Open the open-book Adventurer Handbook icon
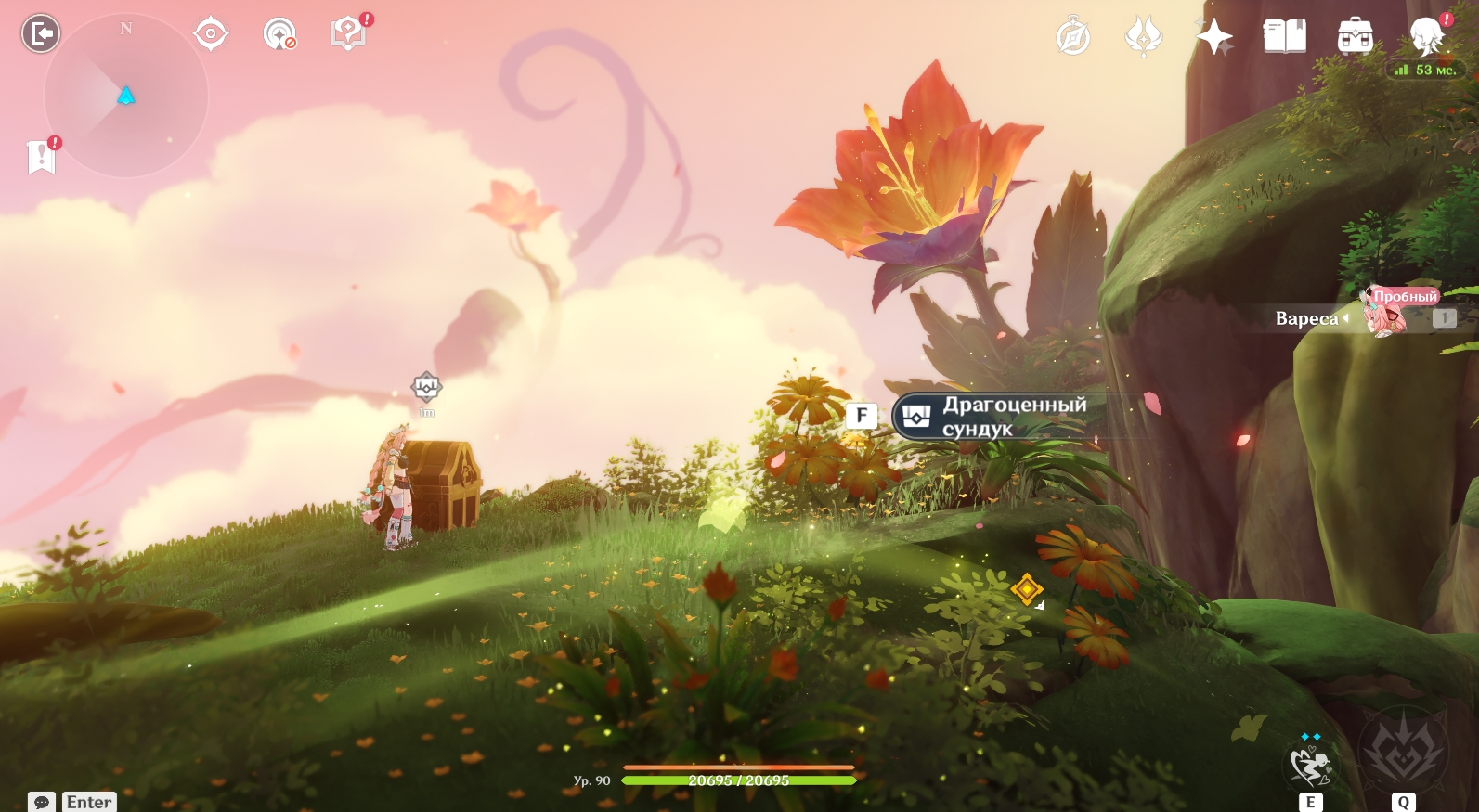This screenshot has height=812, width=1479. (1285, 37)
